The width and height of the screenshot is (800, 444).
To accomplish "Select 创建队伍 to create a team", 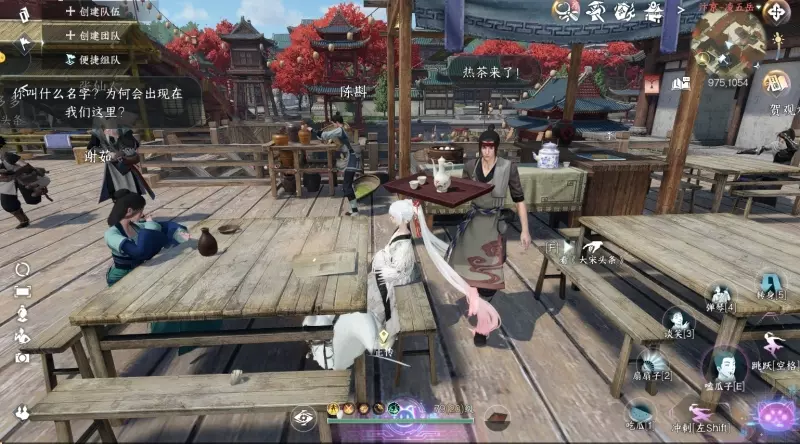I will [x=95, y=11].
